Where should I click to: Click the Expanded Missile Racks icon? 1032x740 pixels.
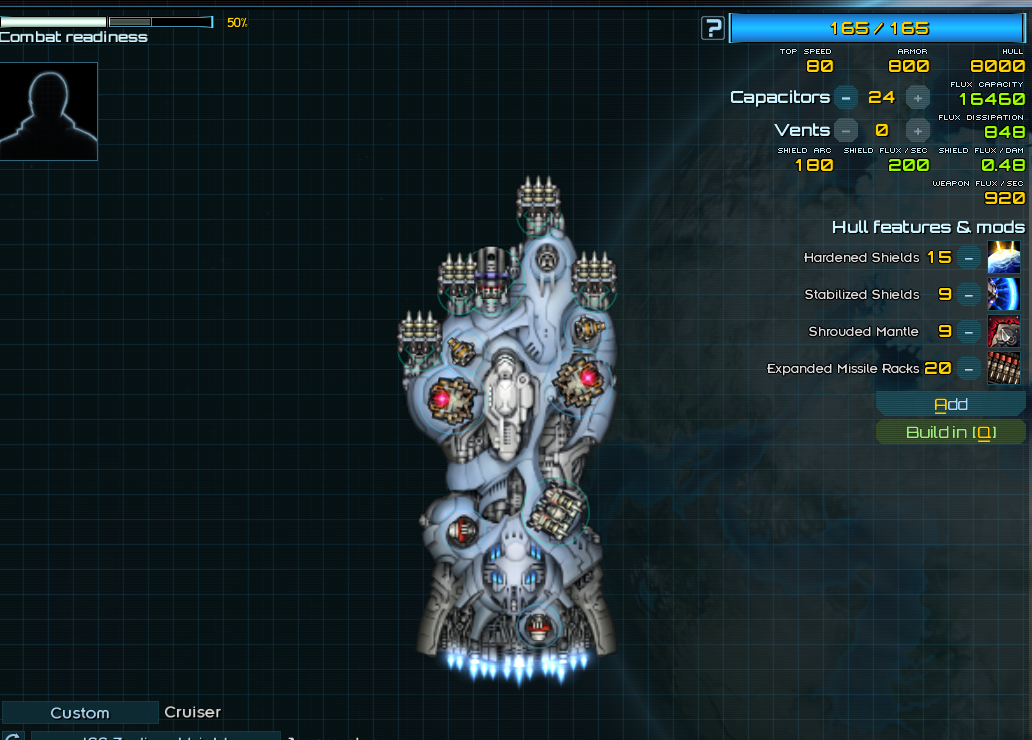point(1004,369)
